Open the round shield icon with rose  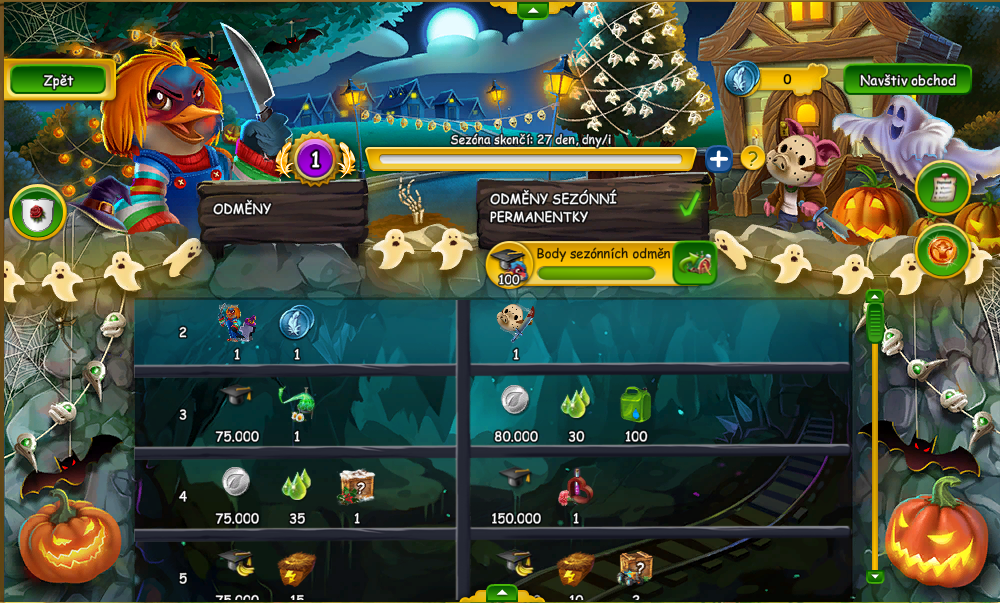tap(38, 213)
